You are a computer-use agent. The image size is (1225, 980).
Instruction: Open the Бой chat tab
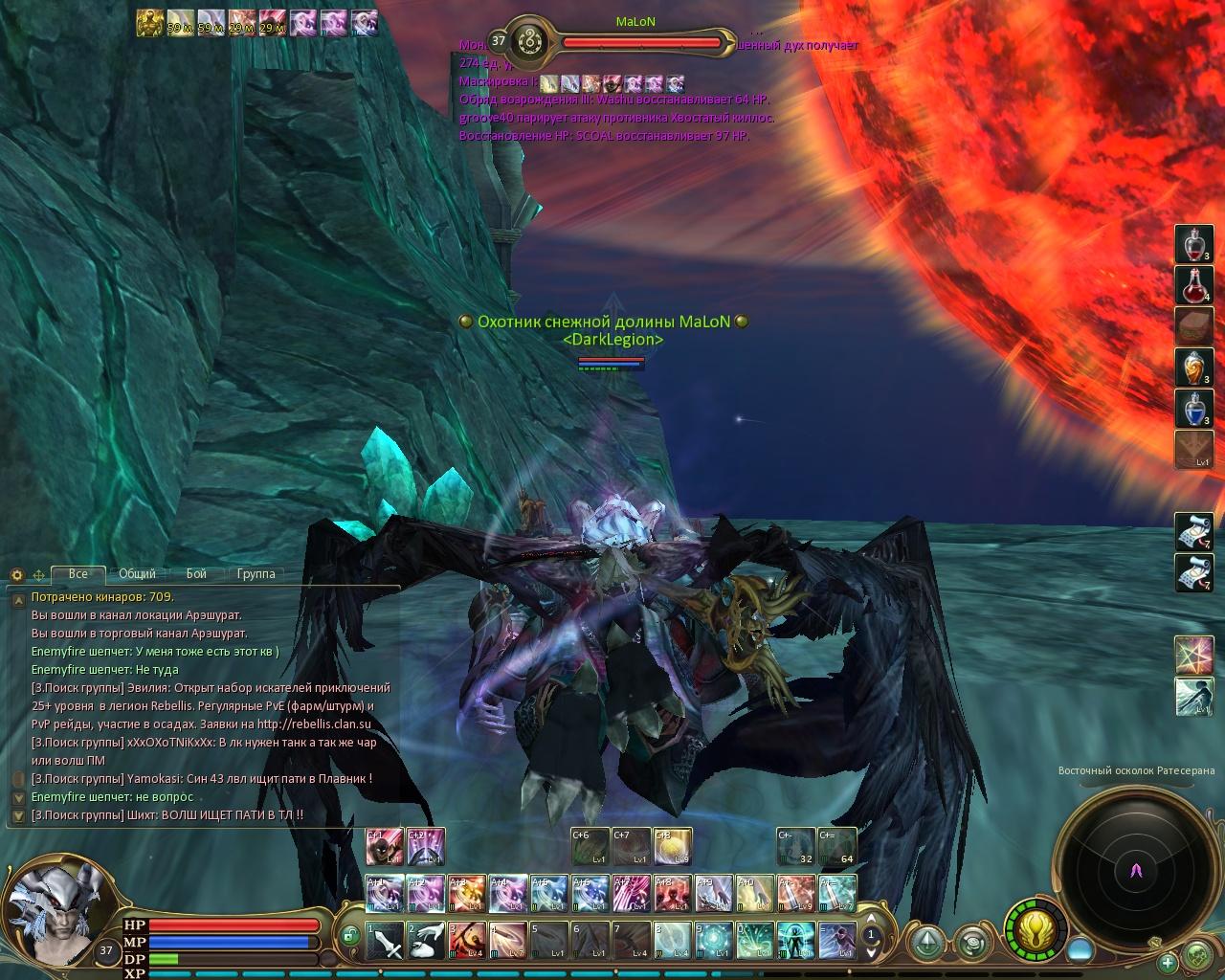point(196,574)
